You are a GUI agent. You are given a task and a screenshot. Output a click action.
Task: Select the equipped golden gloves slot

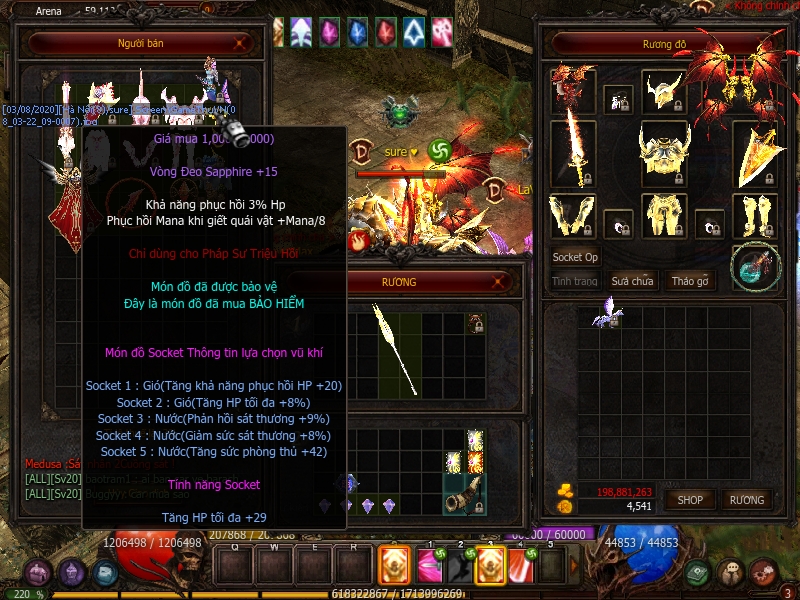(573, 215)
